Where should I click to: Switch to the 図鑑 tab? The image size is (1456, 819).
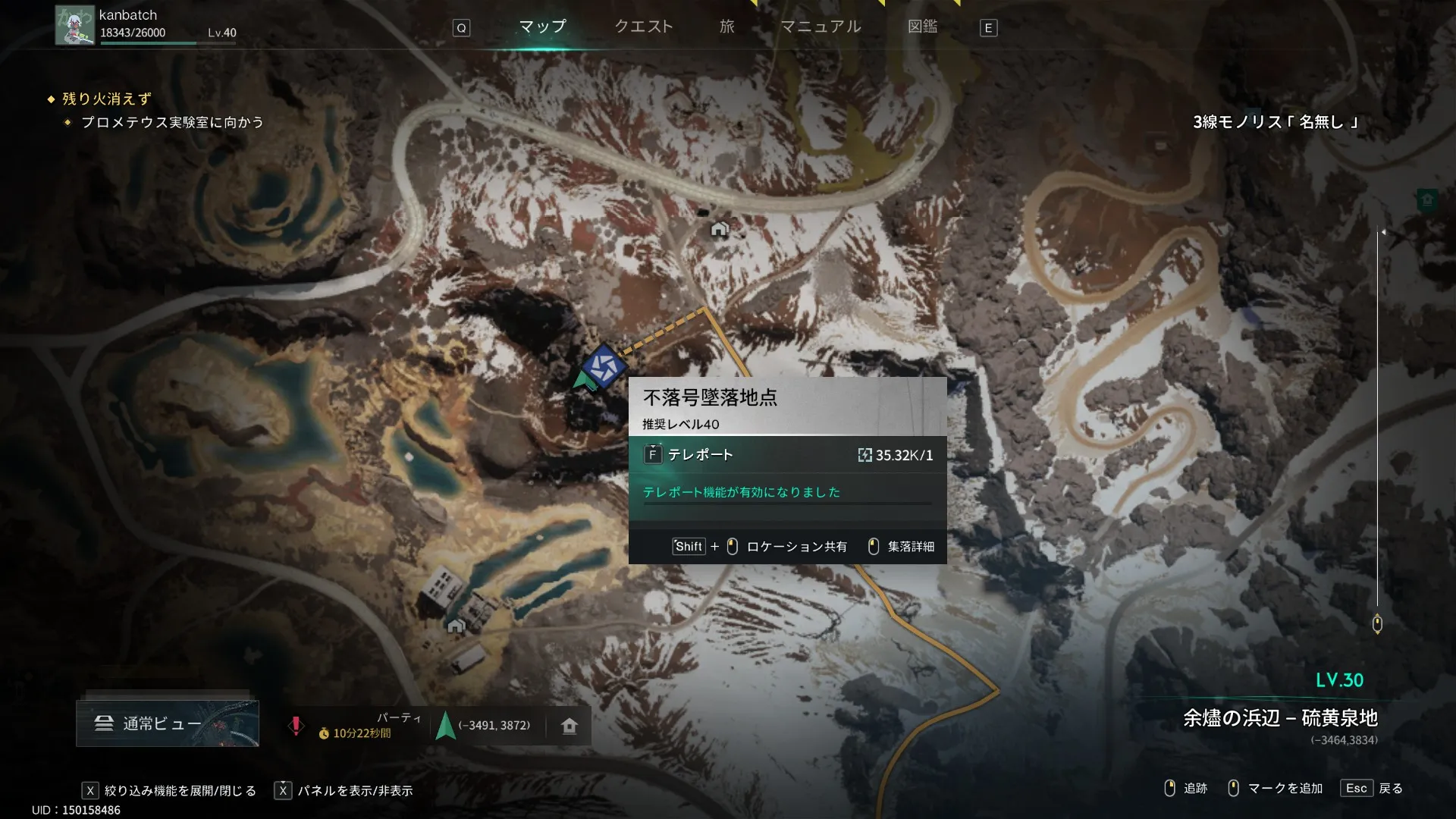tap(922, 27)
